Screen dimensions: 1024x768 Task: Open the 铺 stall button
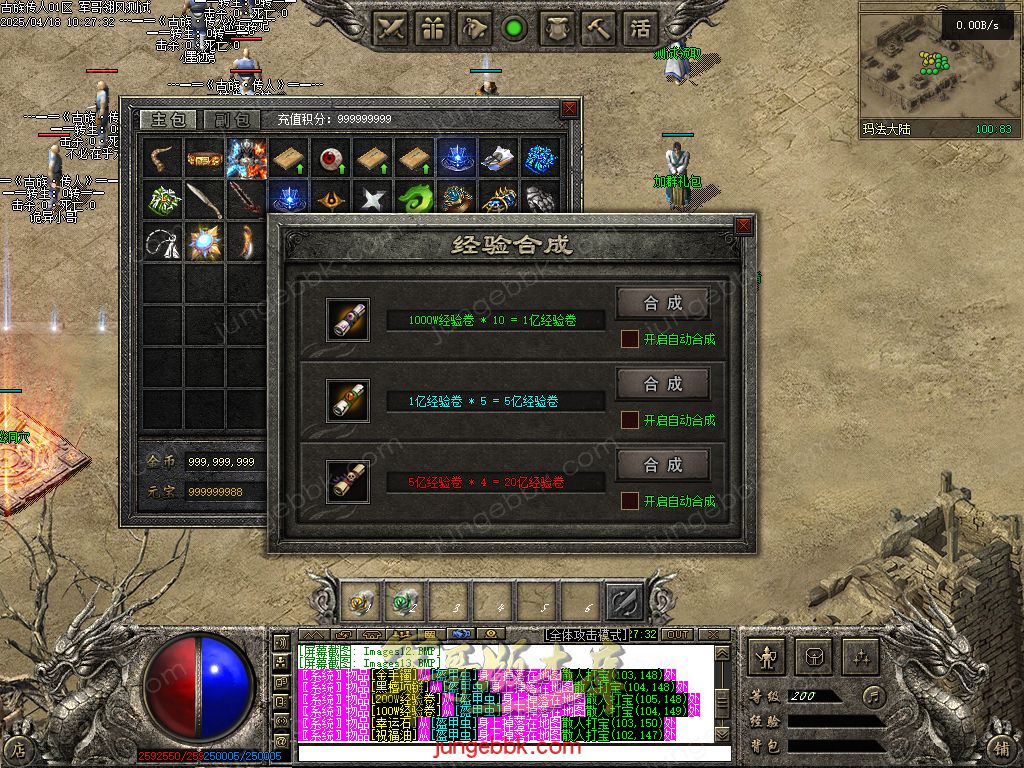[x=1003, y=747]
